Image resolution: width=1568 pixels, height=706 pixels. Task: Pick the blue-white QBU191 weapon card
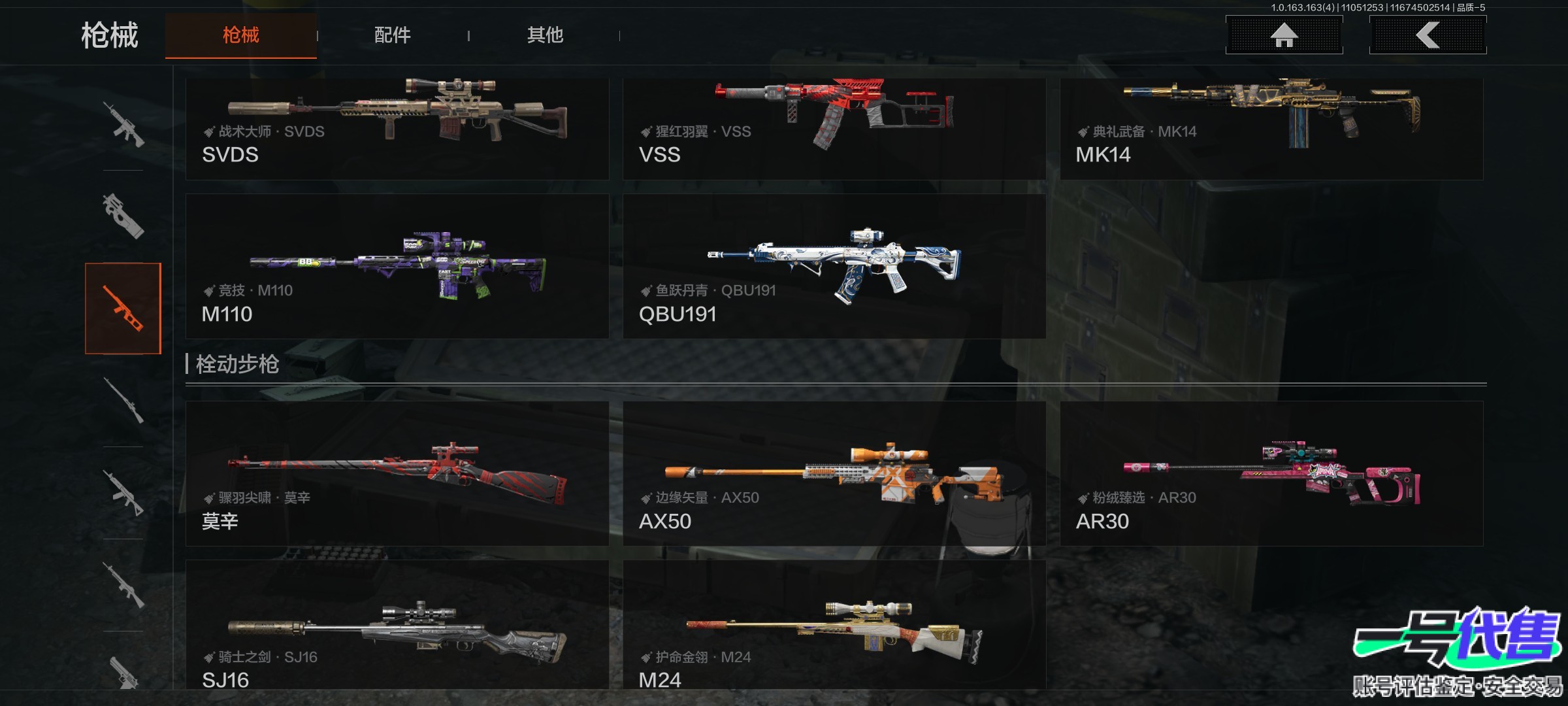pos(834,266)
